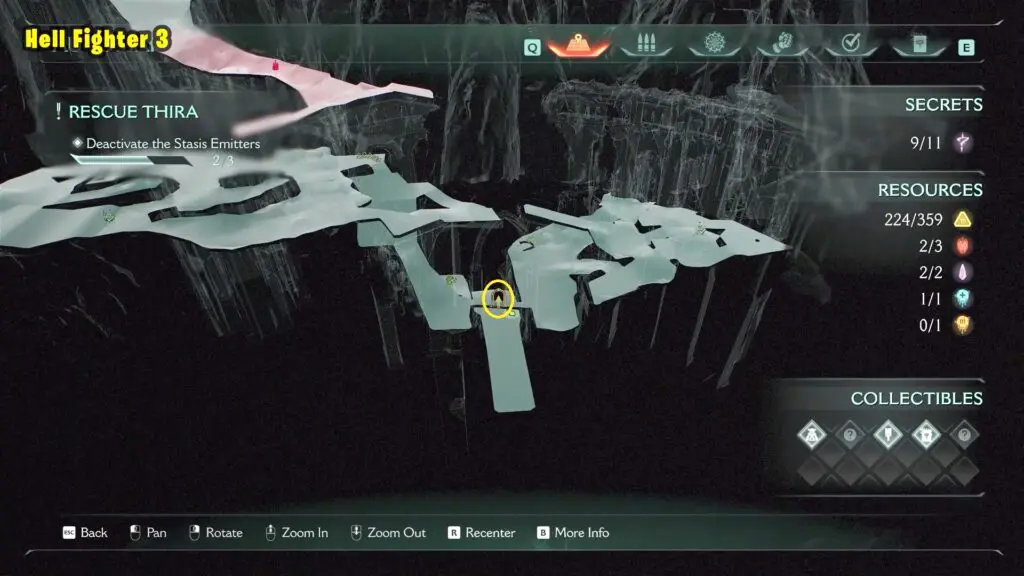Viewport: 1024px width, 576px height.
Task: Click the Back button
Action: click(85, 533)
